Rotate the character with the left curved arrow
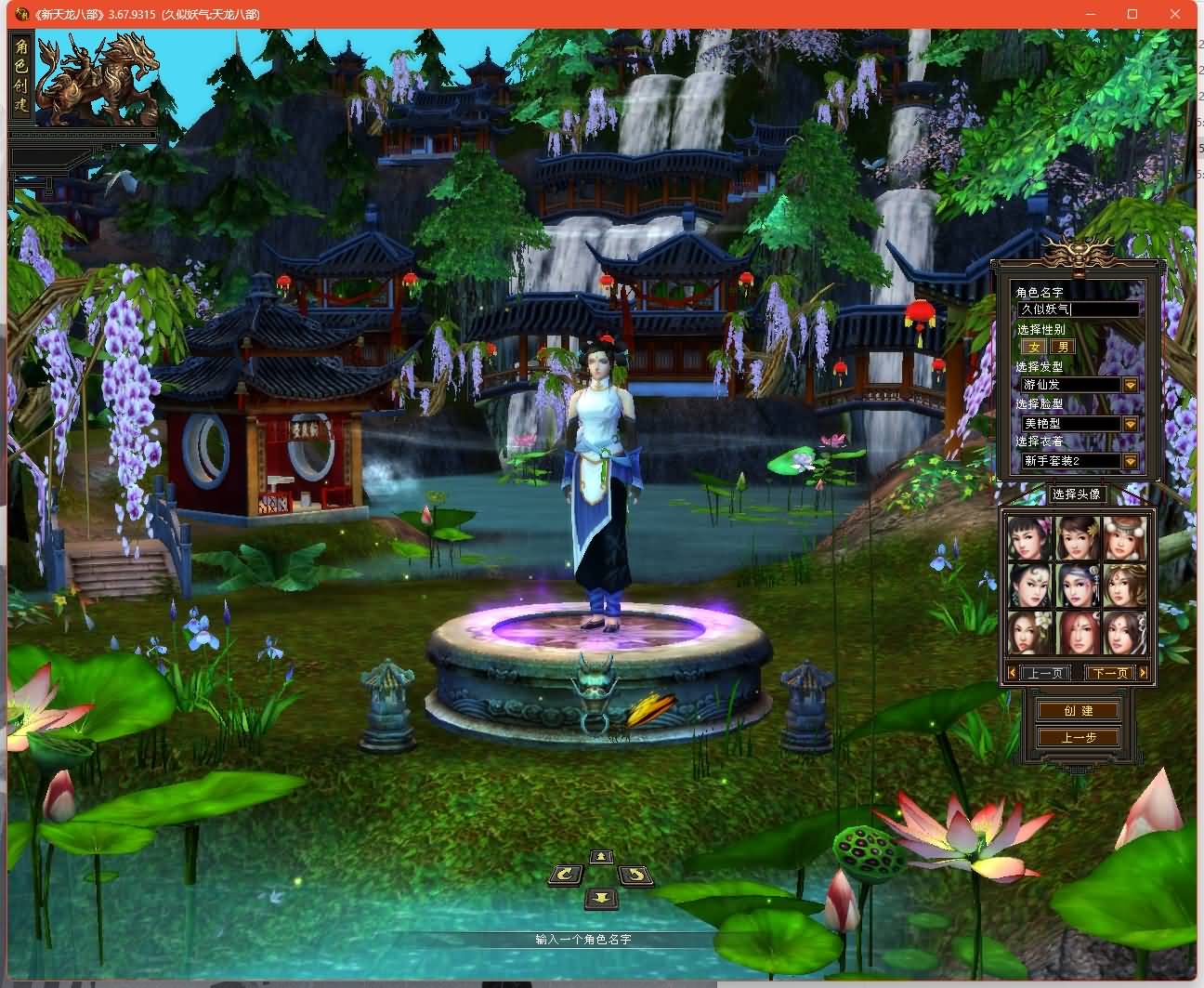 pos(566,876)
